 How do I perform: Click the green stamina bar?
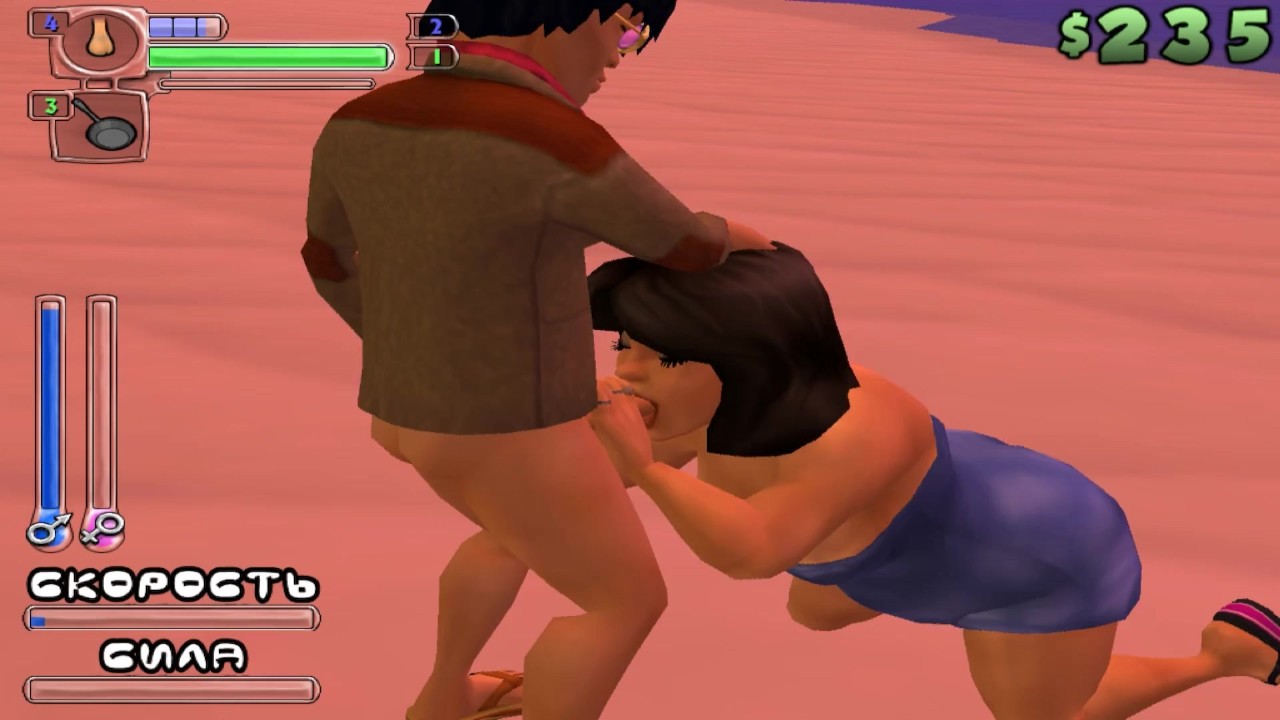[268, 57]
